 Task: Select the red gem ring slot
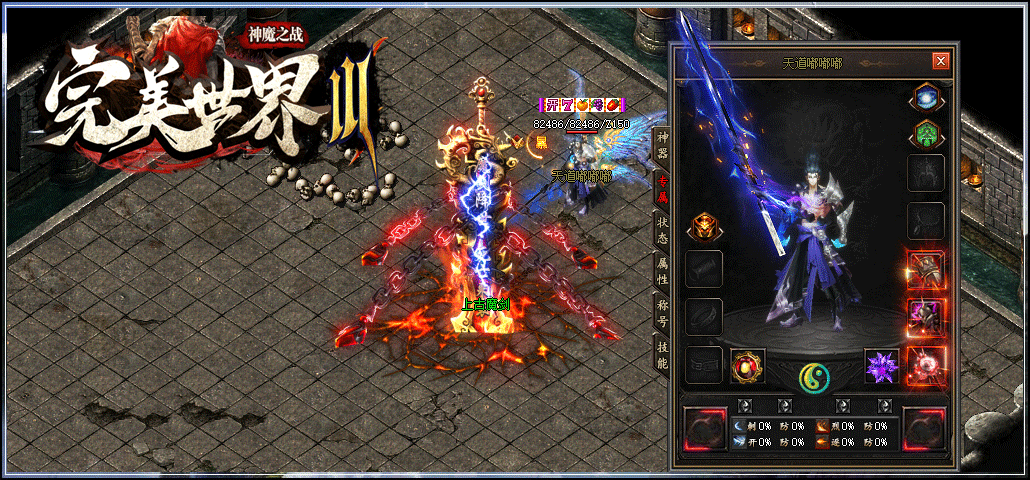(x=748, y=366)
